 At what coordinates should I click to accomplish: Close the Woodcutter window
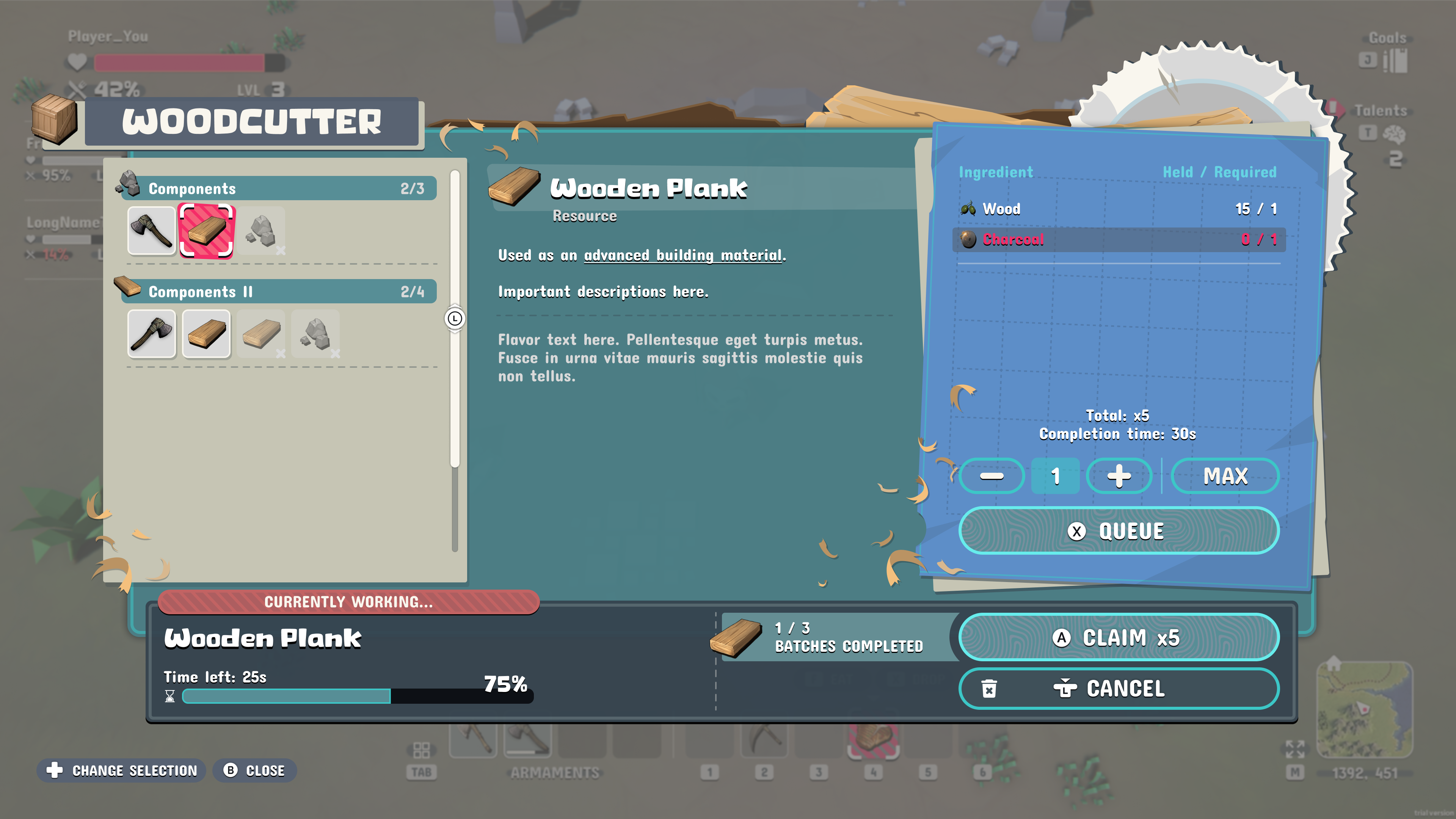coord(255,770)
